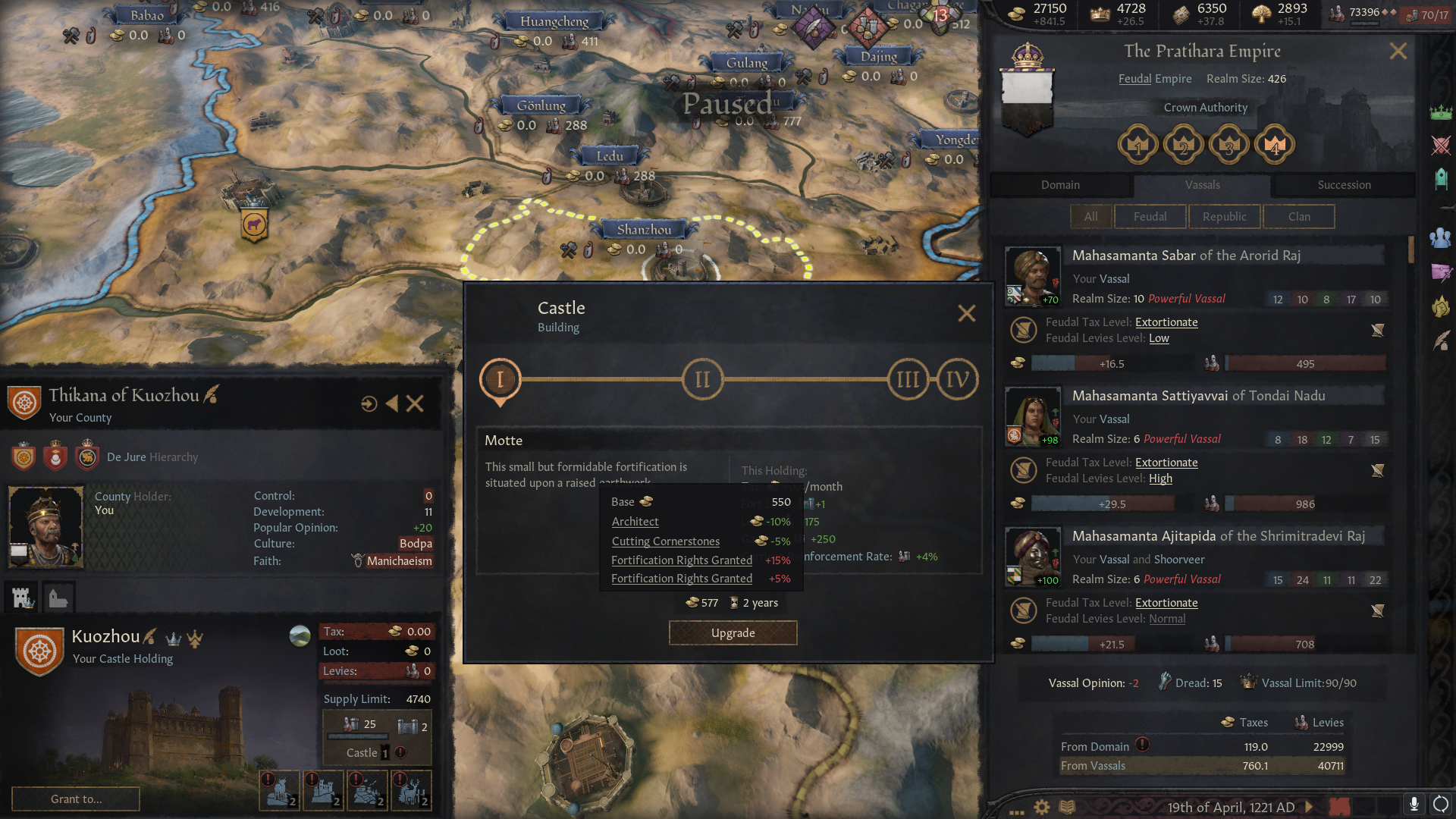Open the Succession tab
This screenshot has height=819, width=1456.
1343,184
